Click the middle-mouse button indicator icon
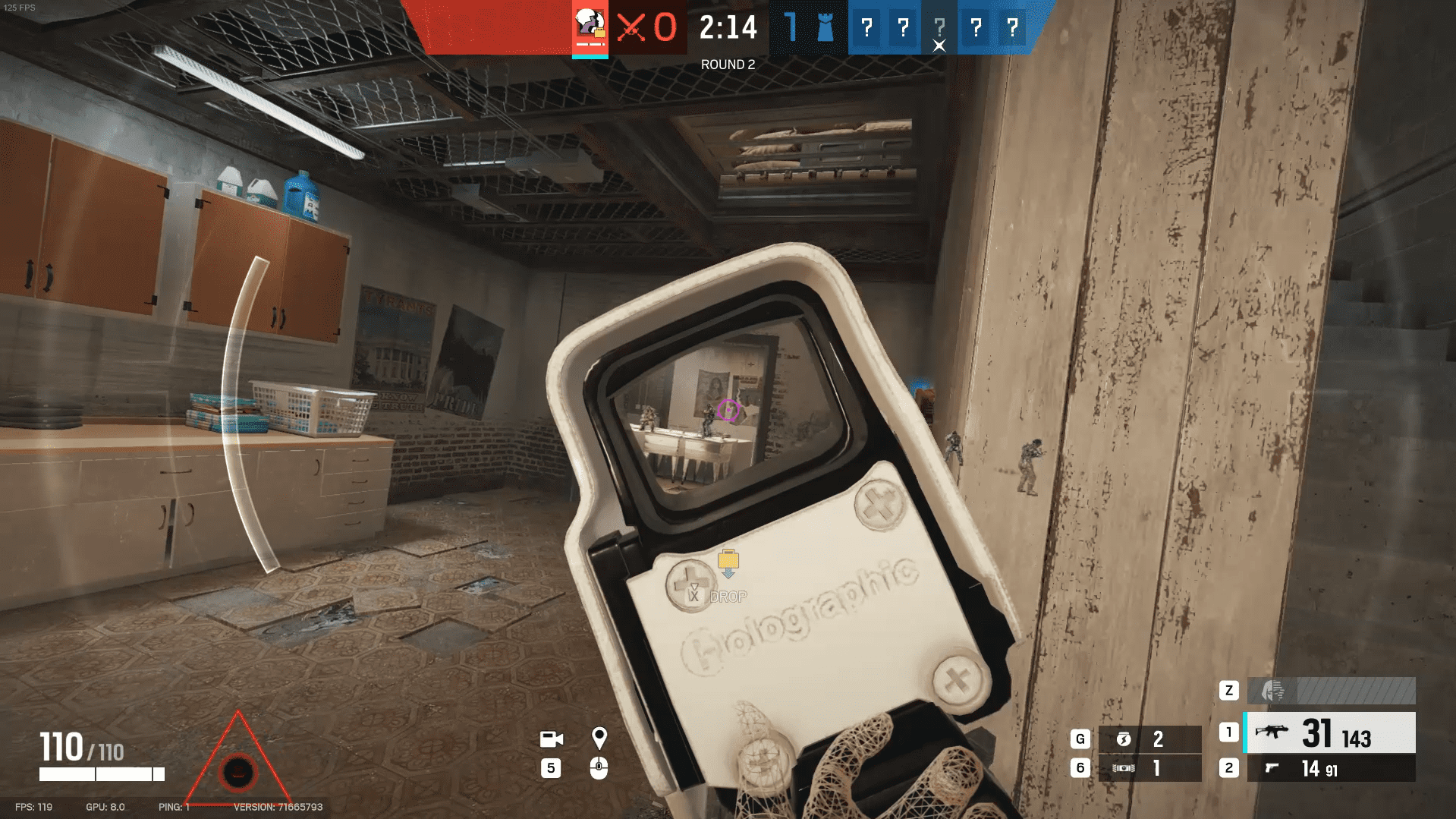This screenshot has width=1456, height=819. (601, 769)
